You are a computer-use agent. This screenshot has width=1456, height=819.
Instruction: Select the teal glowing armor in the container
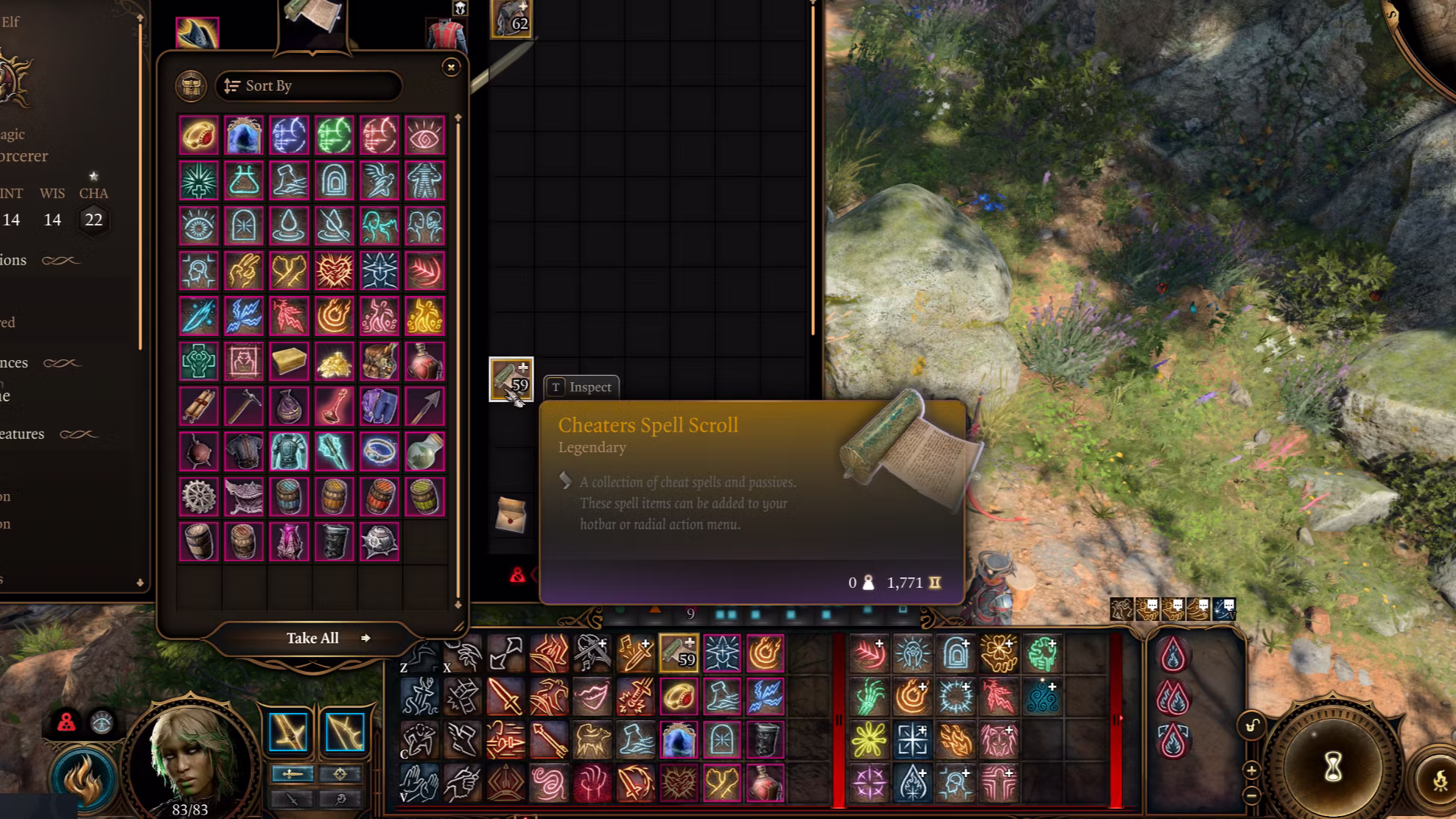click(289, 452)
